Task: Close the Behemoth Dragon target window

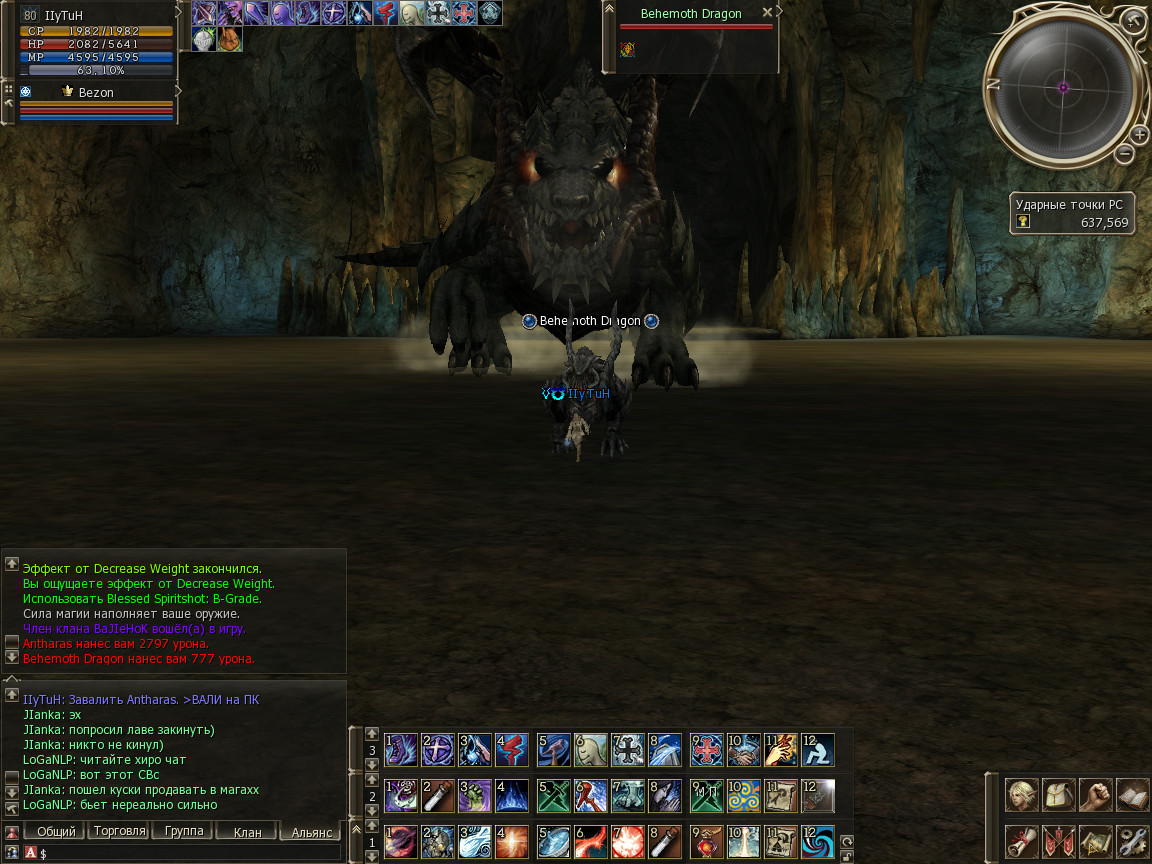Action: 767,13
